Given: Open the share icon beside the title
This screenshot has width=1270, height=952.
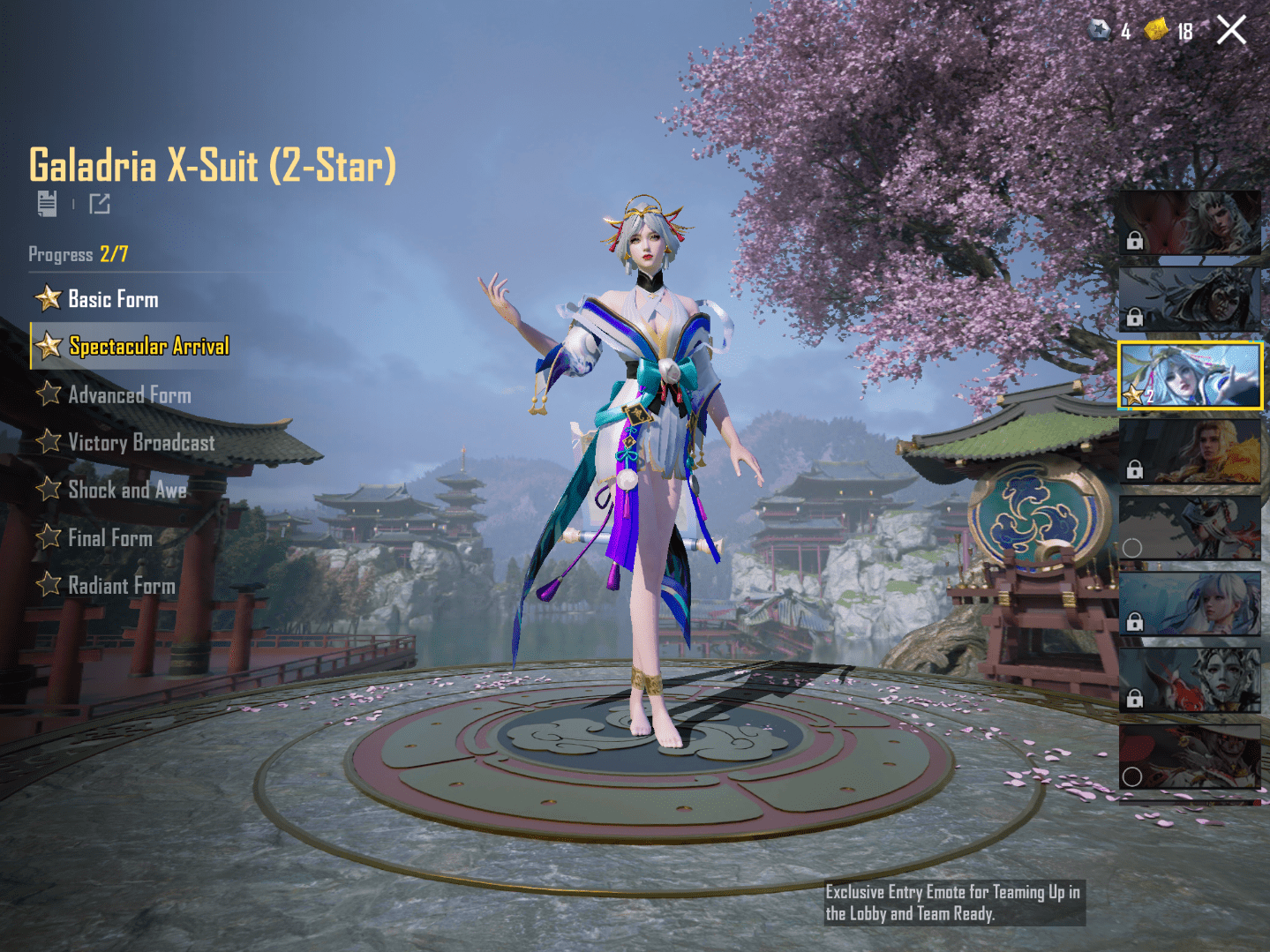Looking at the screenshot, I should [x=100, y=204].
